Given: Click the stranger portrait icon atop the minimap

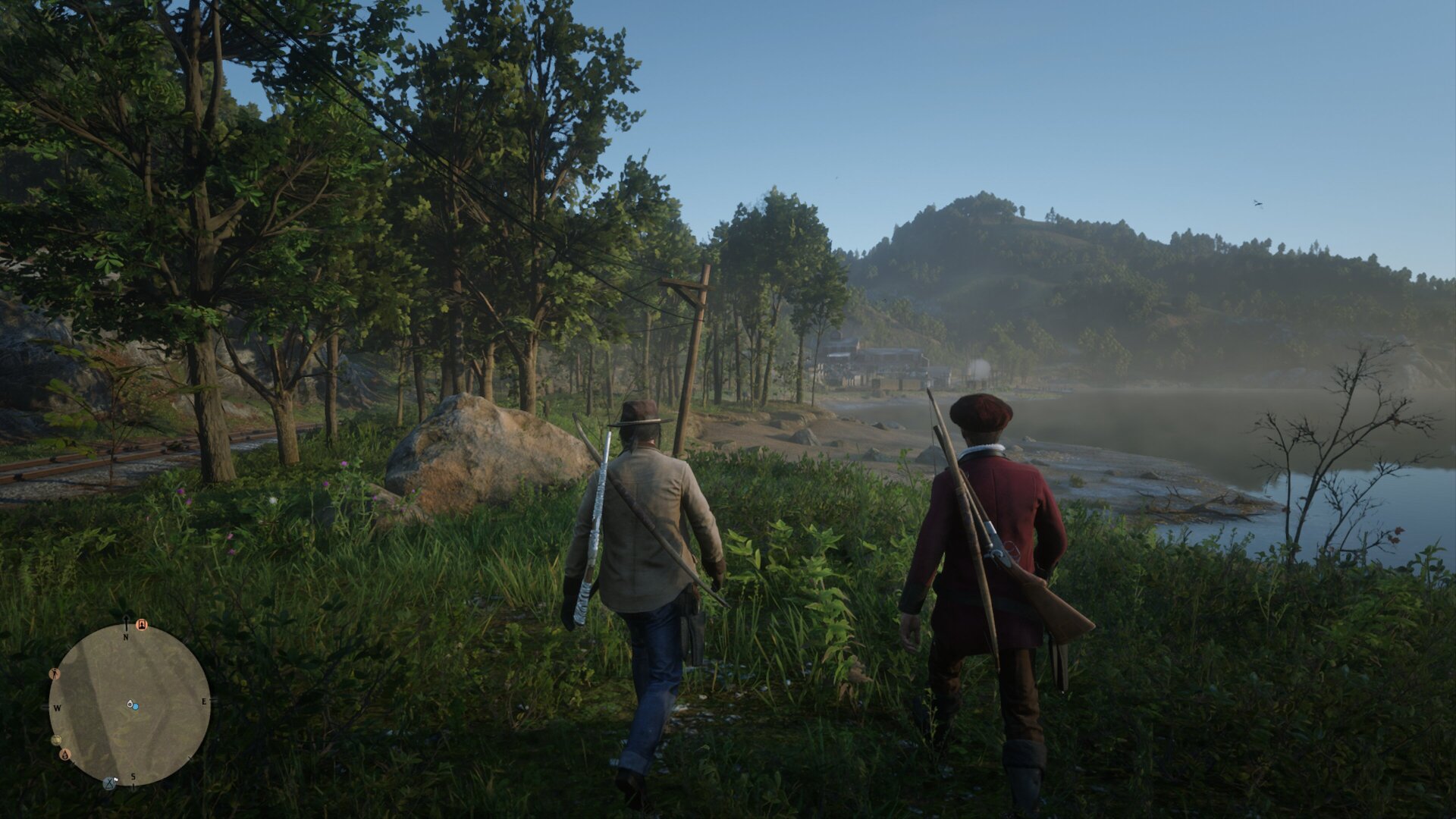Looking at the screenshot, I should coord(141,625).
